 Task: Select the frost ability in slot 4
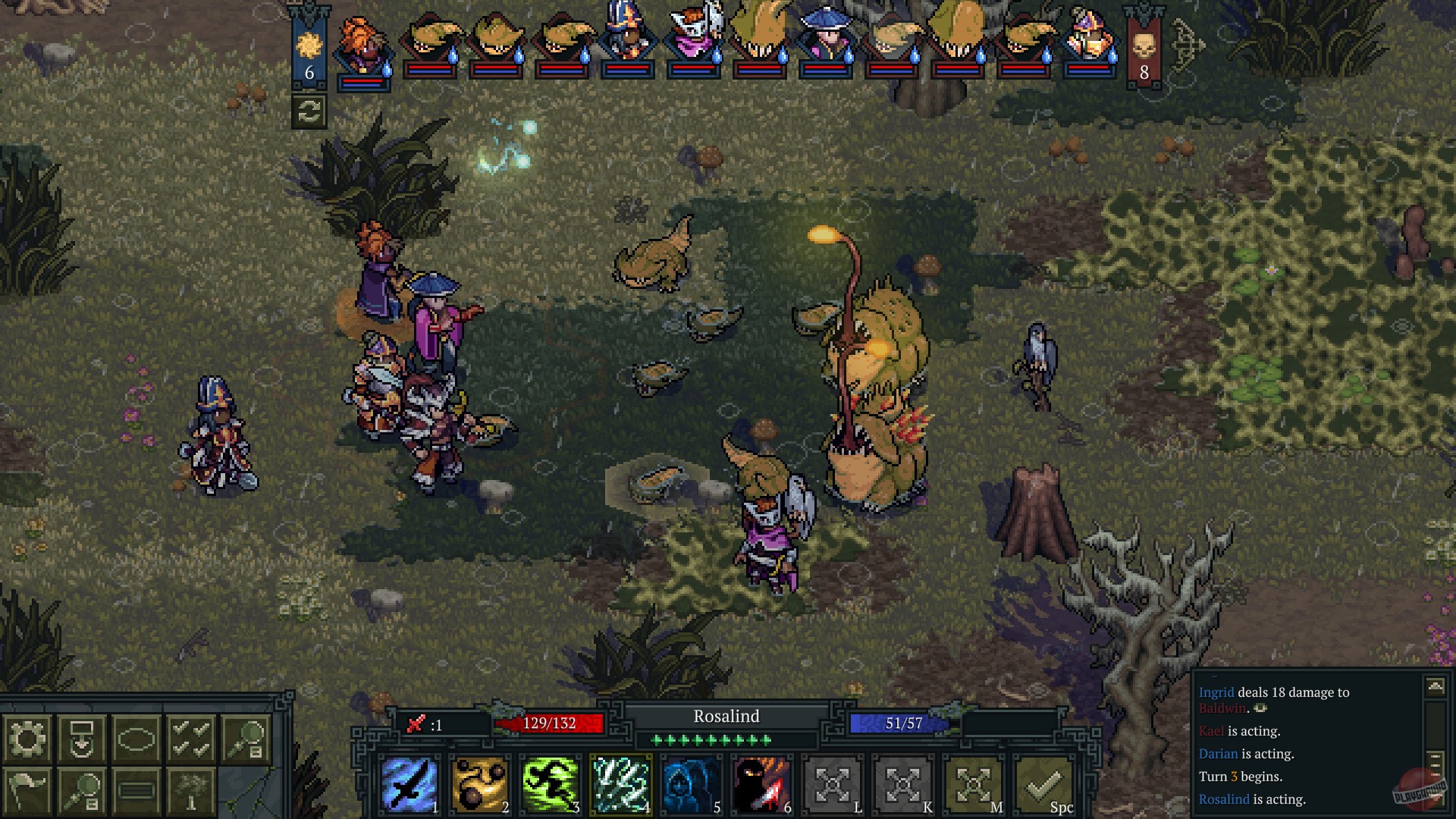point(620,784)
